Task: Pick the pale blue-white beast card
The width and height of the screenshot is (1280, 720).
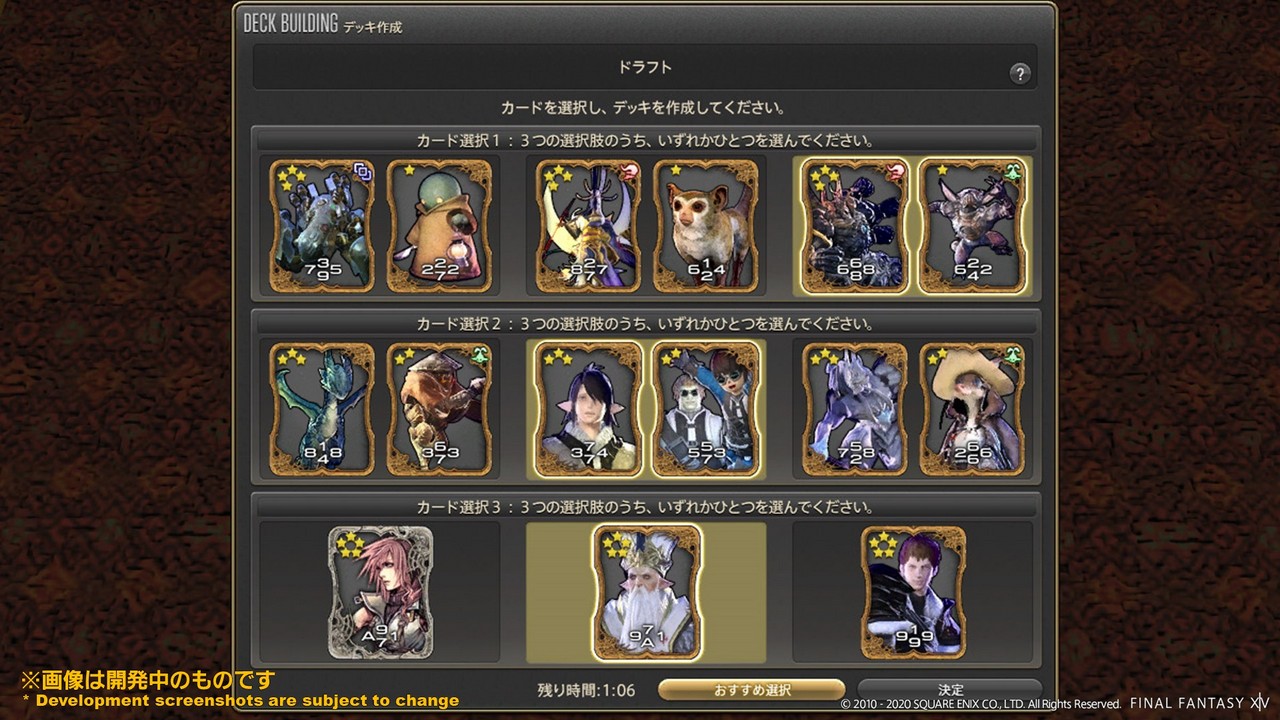Action: tap(854, 409)
